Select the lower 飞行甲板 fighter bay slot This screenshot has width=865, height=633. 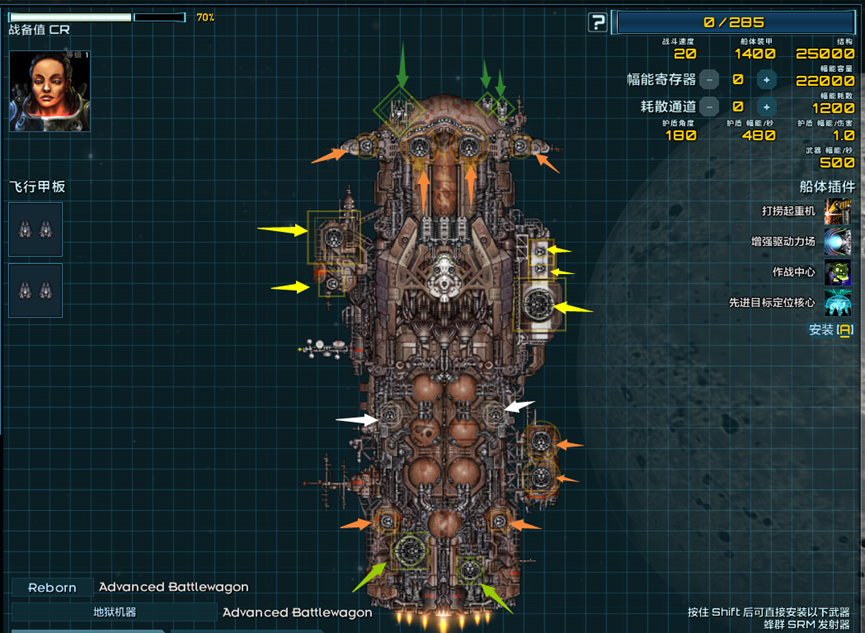coord(35,290)
